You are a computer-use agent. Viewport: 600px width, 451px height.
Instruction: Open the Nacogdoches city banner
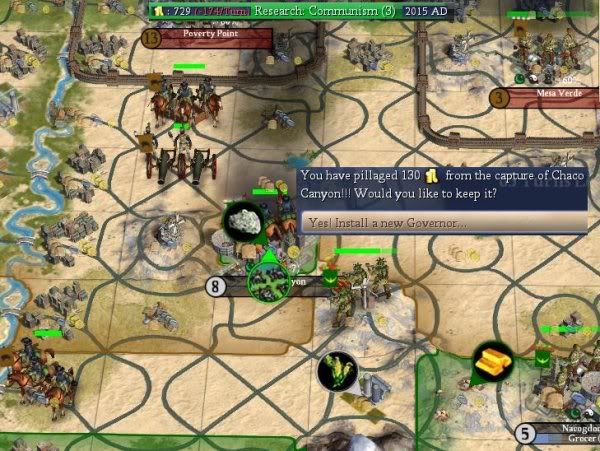562,434
